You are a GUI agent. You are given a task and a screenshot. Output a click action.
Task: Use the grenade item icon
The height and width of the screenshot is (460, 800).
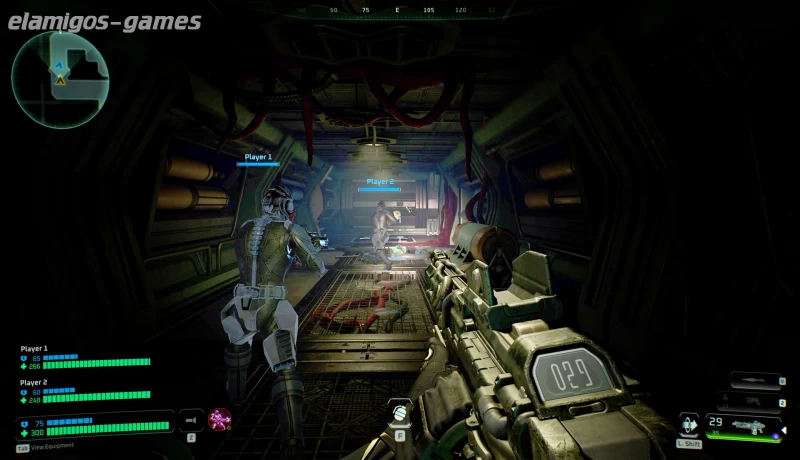(399, 411)
